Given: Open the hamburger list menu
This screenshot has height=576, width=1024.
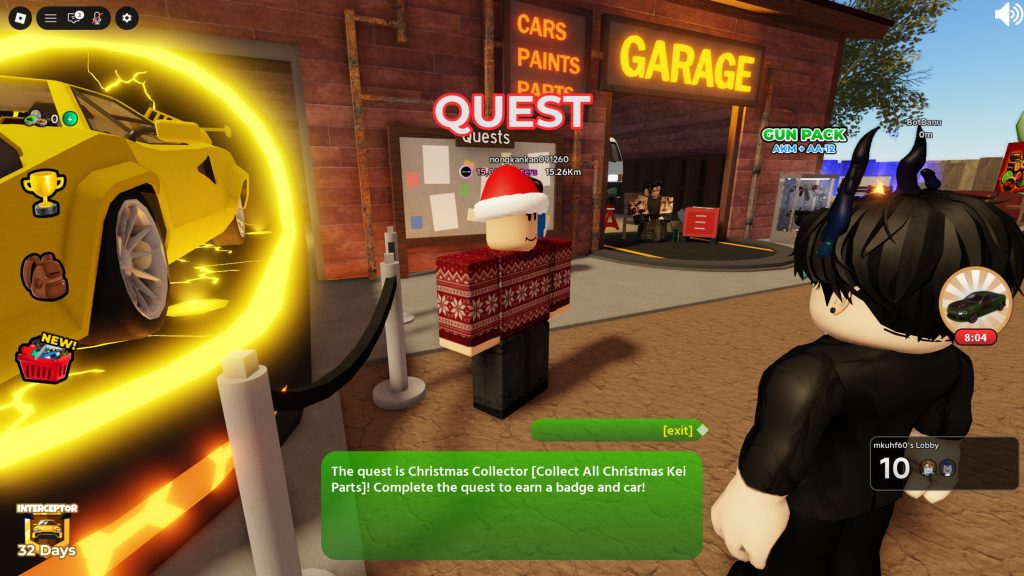Looking at the screenshot, I should 50,18.
